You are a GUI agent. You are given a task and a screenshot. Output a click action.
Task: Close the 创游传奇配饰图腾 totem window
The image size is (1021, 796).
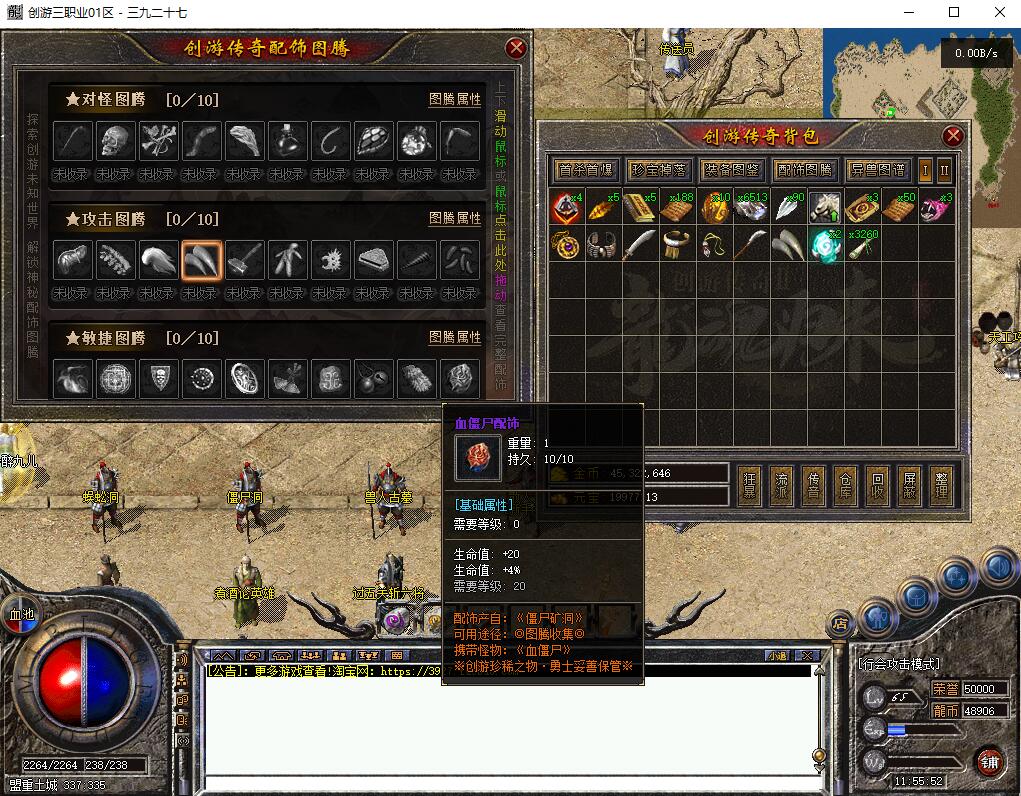pyautogui.click(x=516, y=48)
